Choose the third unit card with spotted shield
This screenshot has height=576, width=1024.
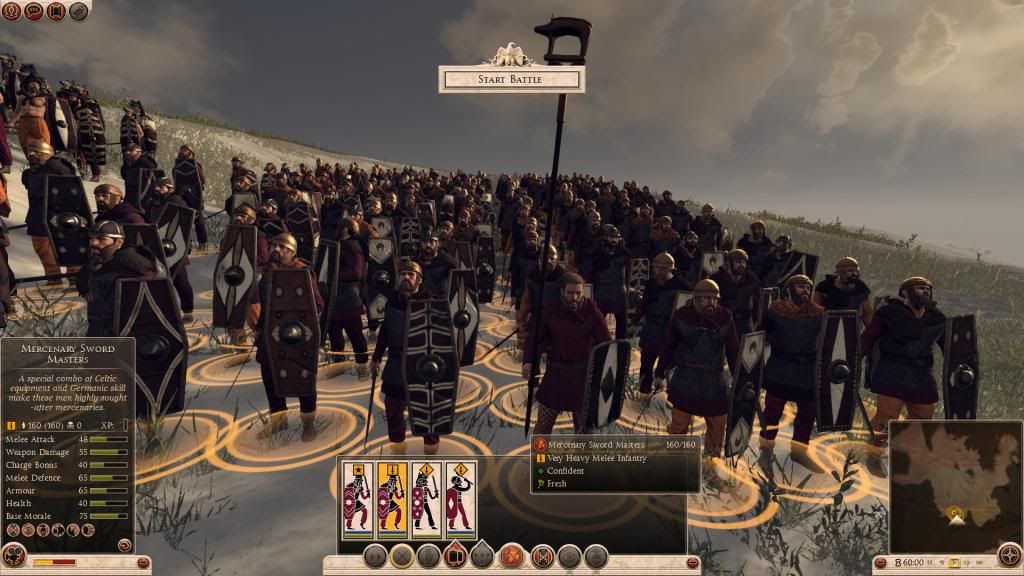click(x=426, y=500)
